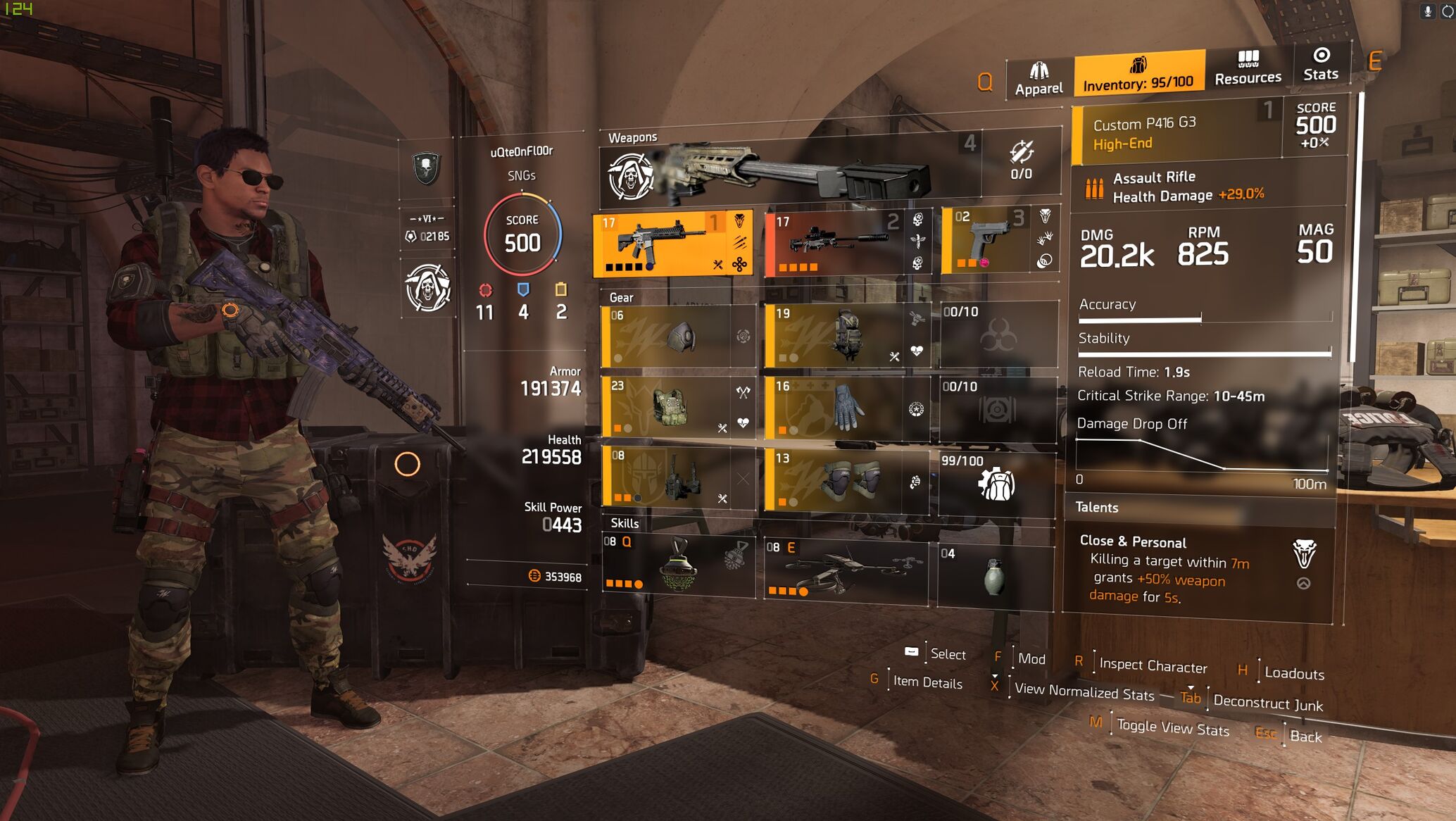
Task: Select the grenade slot
Action: tap(994, 575)
